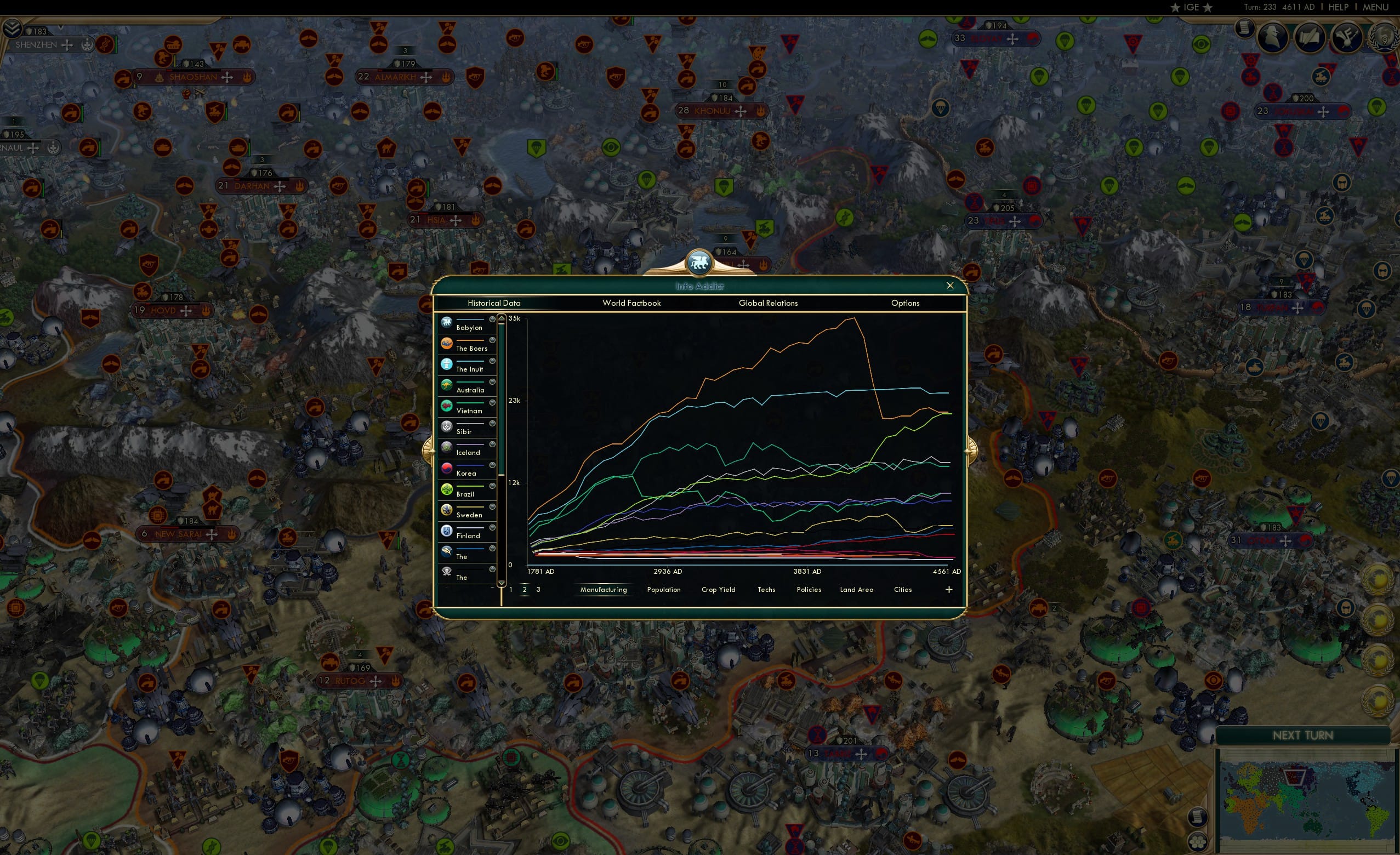Select Brazil's civilization icon
The width and height of the screenshot is (1400, 855).
click(447, 488)
